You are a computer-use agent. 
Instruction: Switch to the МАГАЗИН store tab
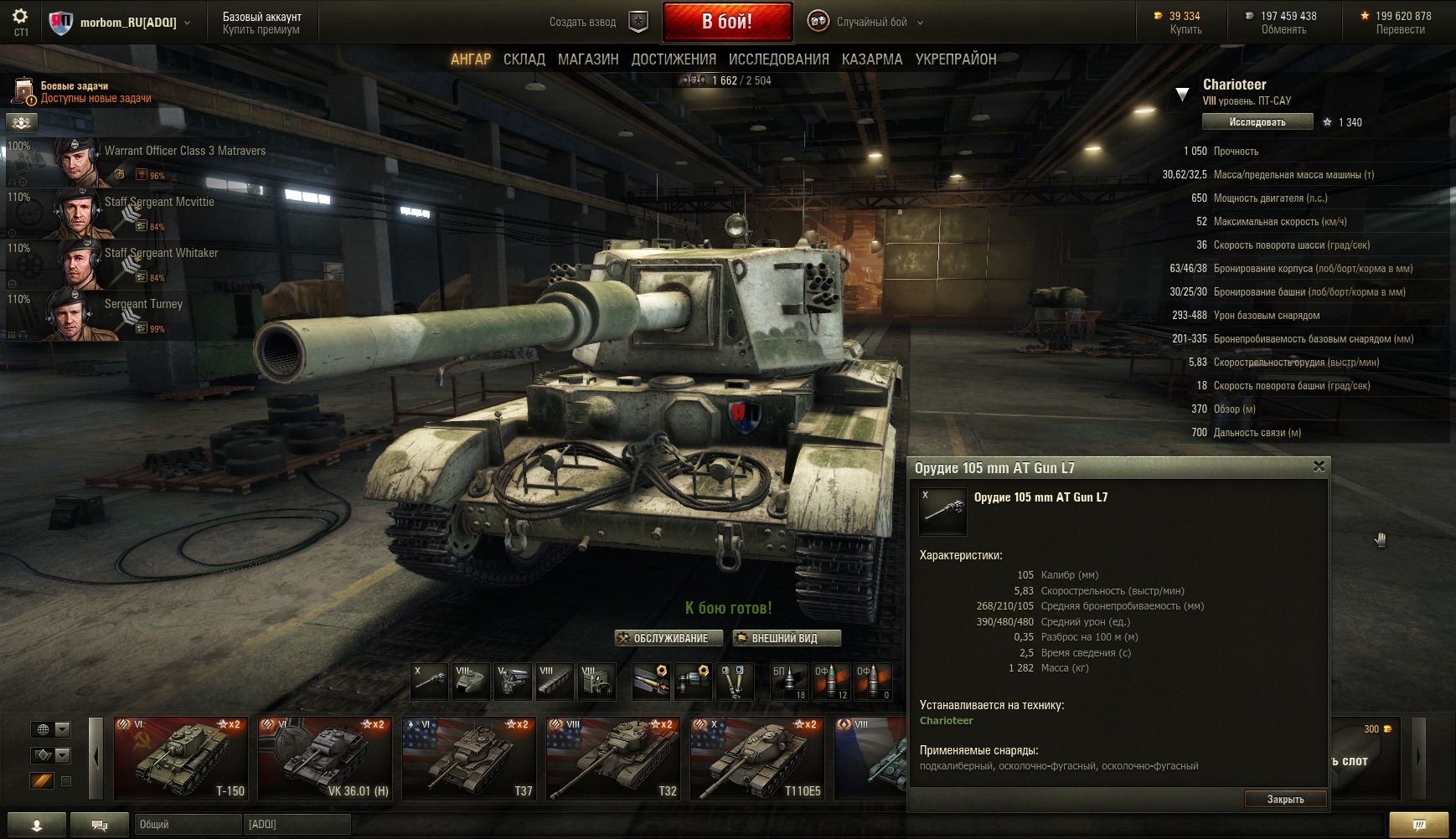(588, 59)
